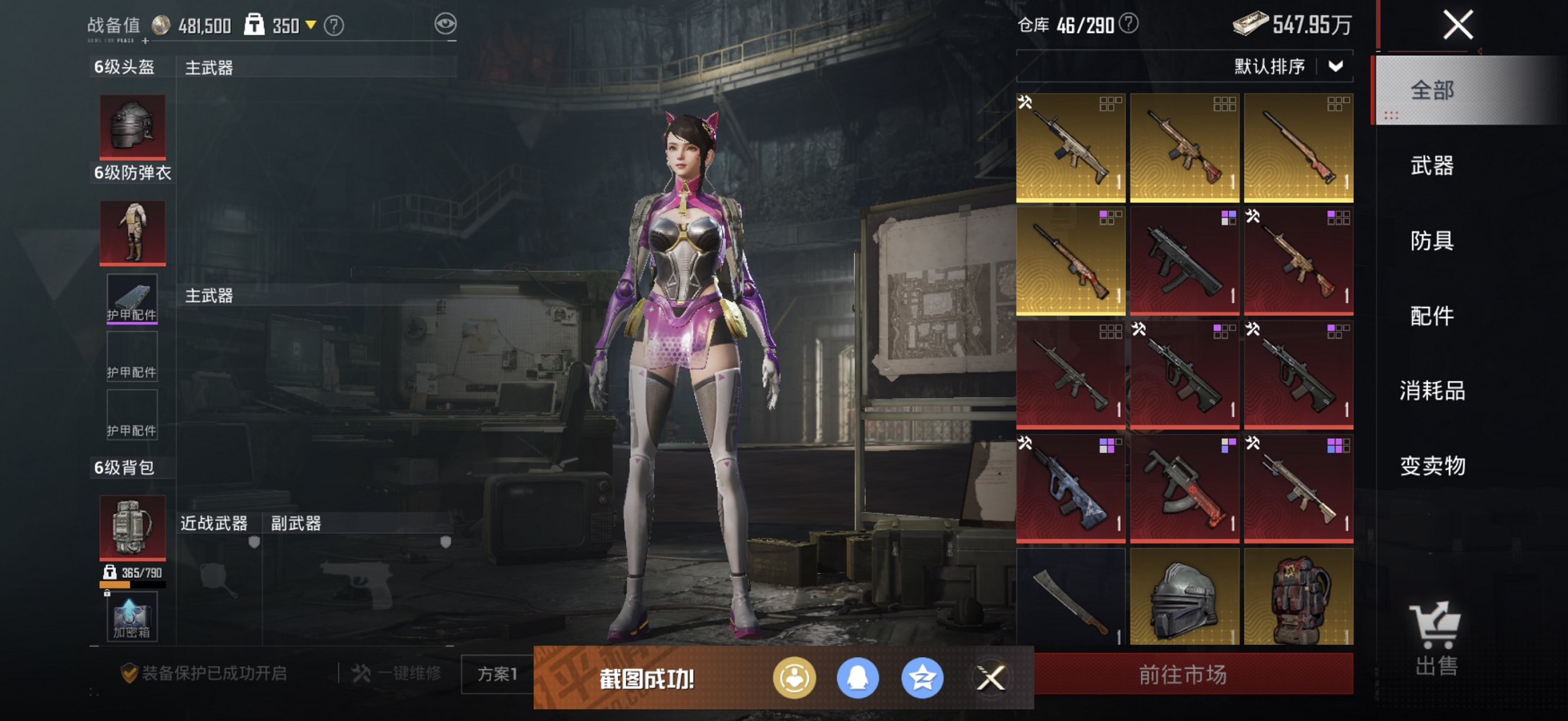Show the 配件 category
The image size is (1568, 721).
tap(1432, 316)
